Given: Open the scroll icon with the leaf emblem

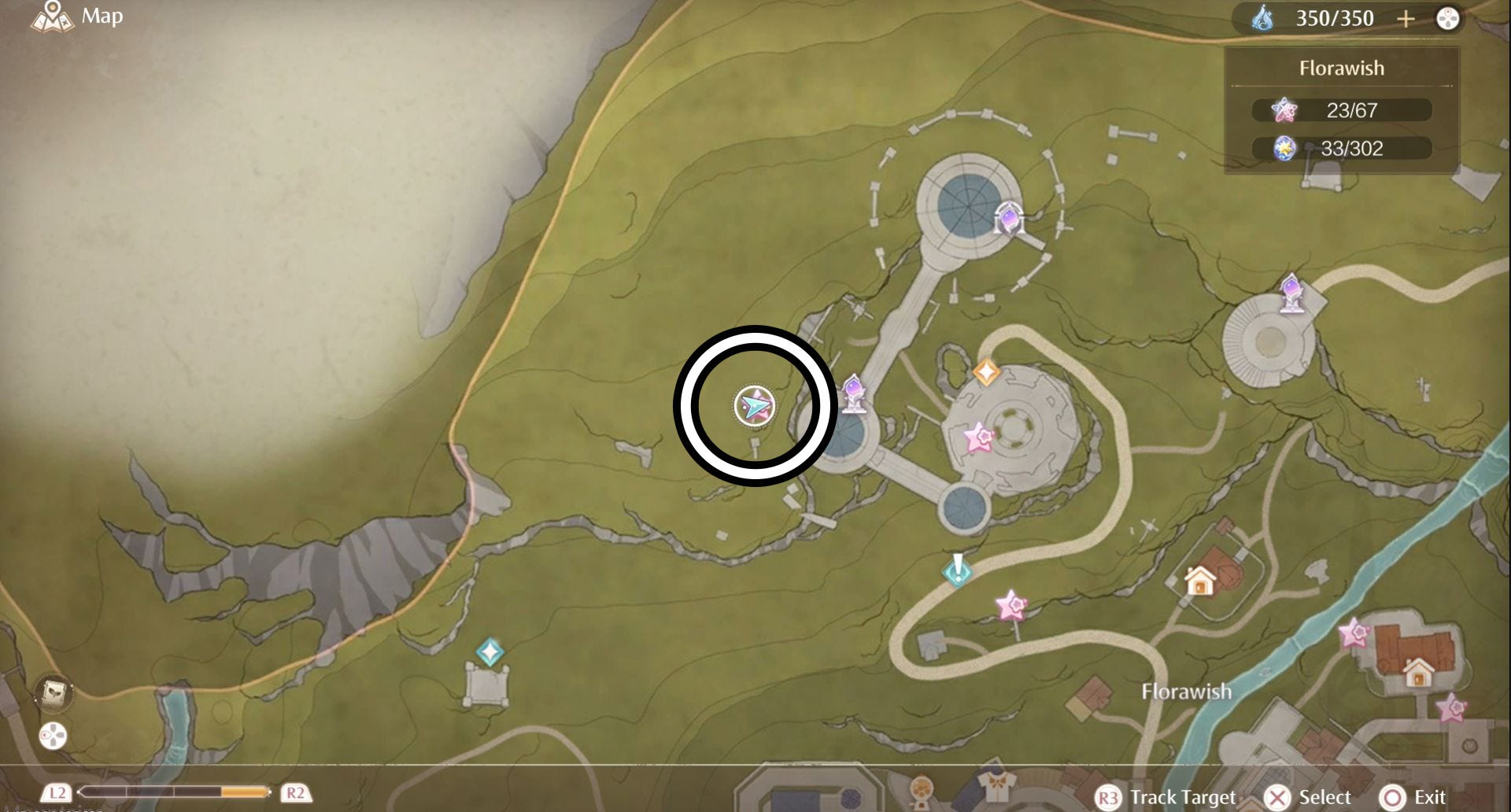Looking at the screenshot, I should coord(54,692).
